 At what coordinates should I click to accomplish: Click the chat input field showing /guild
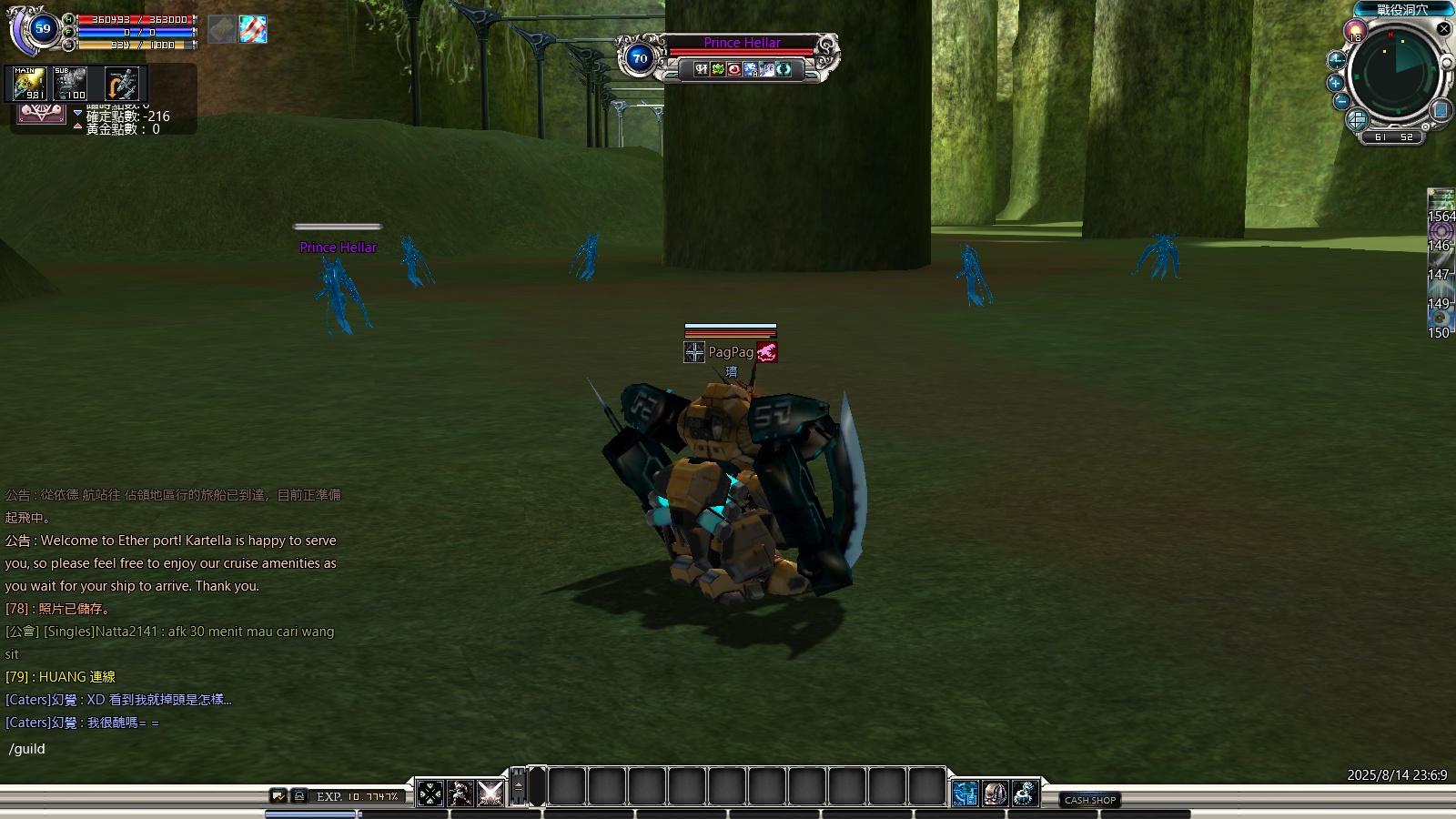click(182, 749)
